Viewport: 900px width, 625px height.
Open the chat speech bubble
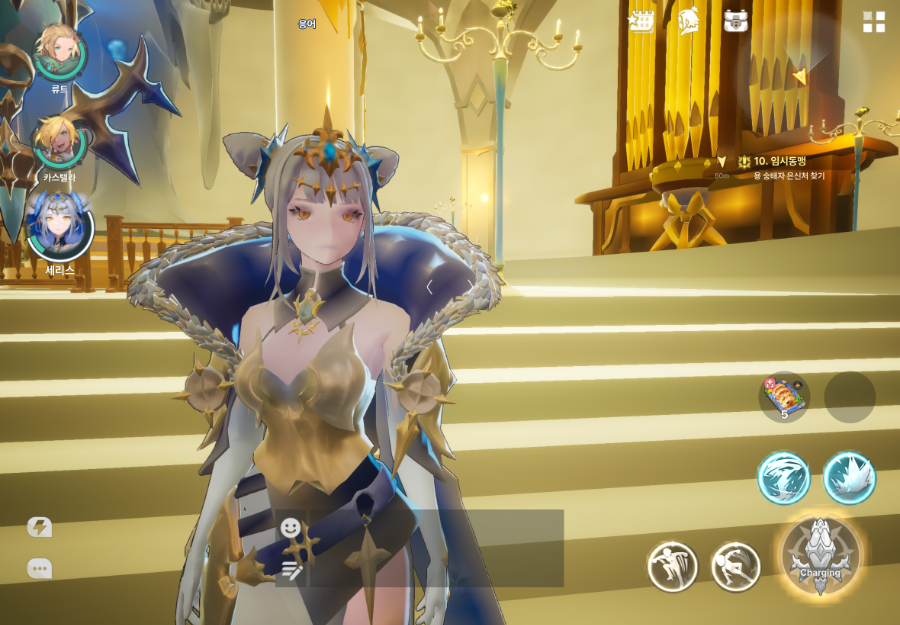39,568
